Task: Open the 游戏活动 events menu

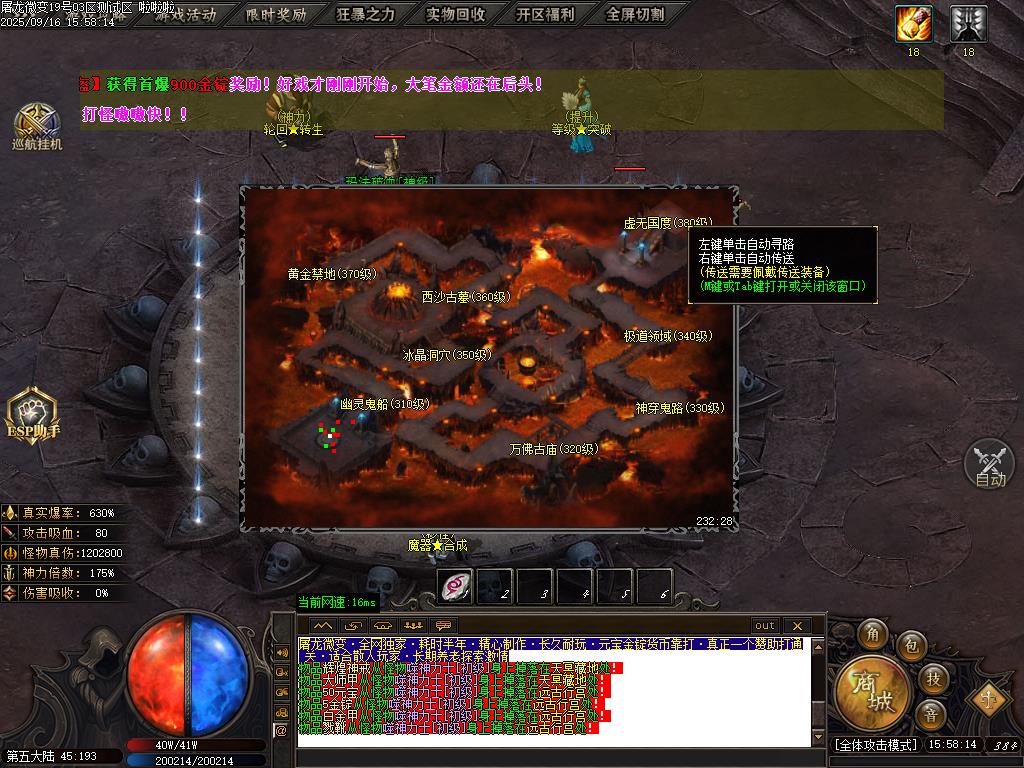Action: point(187,15)
